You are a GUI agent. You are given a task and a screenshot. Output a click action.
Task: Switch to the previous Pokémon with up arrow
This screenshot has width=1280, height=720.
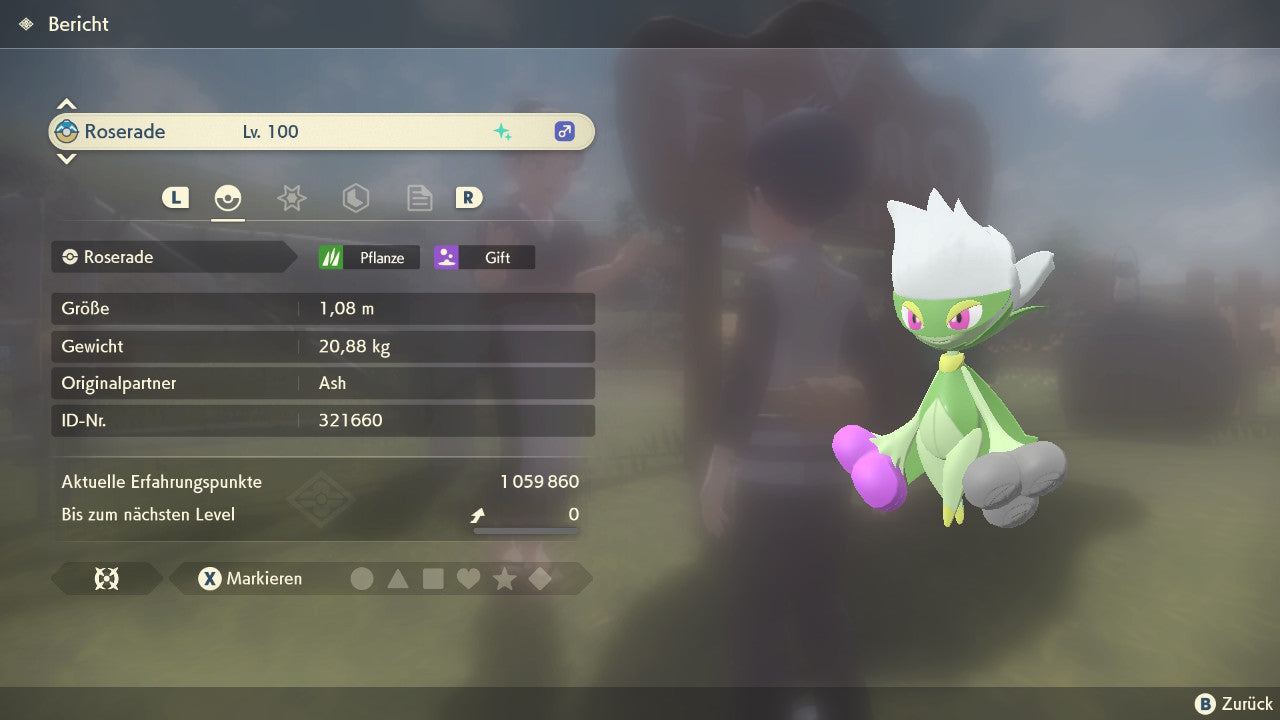pyautogui.click(x=66, y=104)
